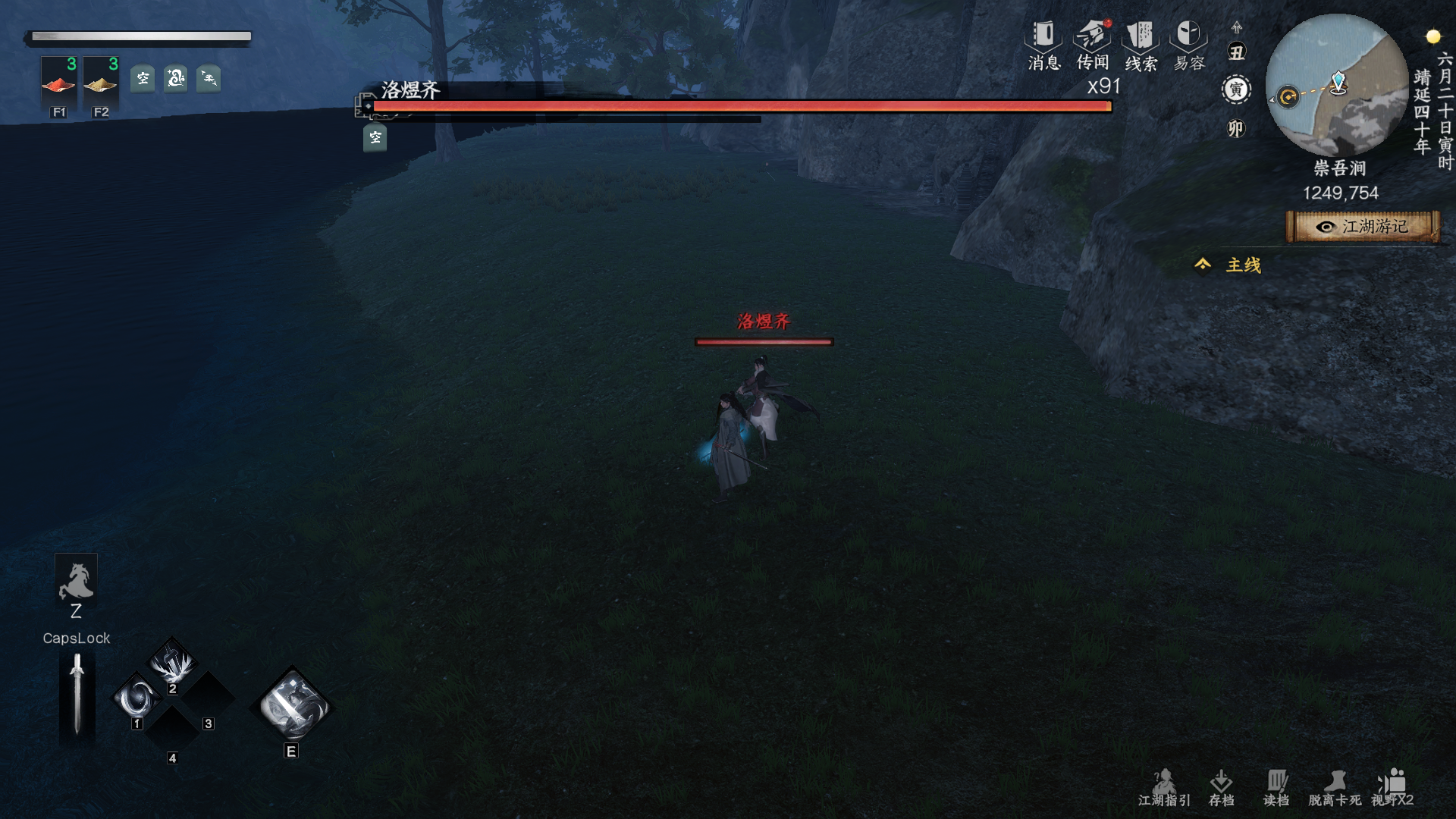Collapse the 主线 main quest tracker

[x=1203, y=265]
